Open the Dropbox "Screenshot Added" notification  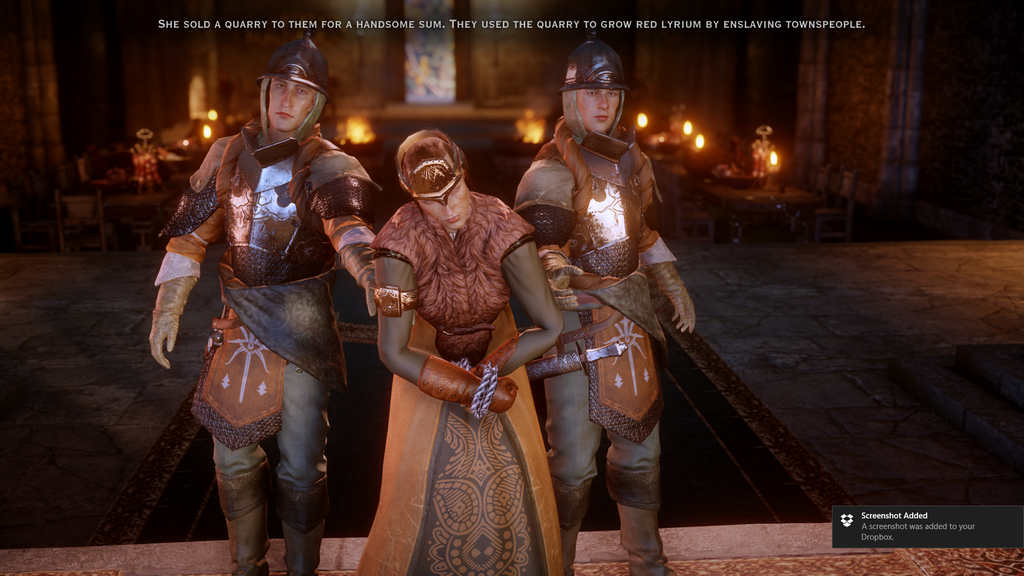[x=927, y=526]
